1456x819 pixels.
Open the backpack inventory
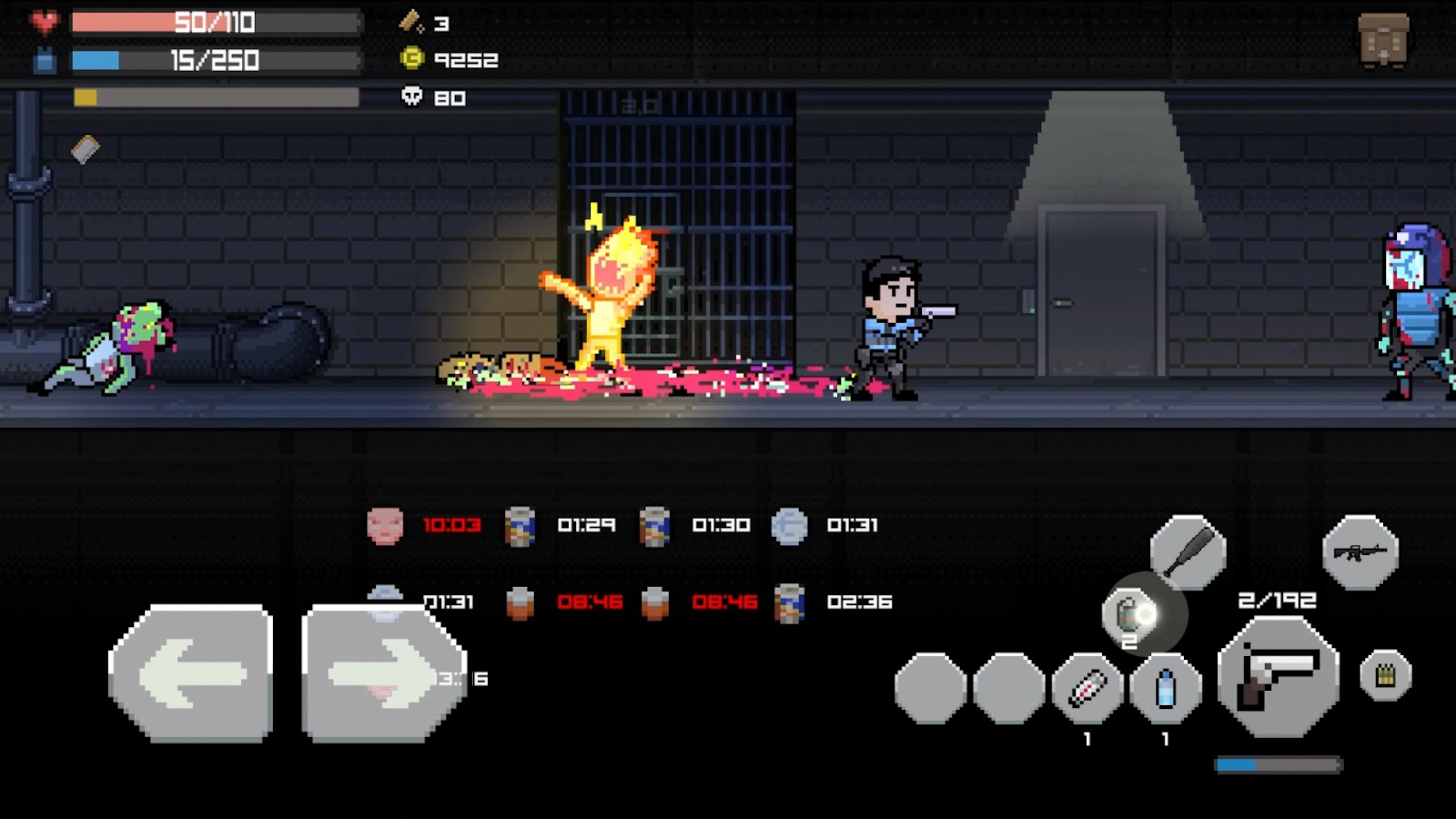tap(1383, 40)
